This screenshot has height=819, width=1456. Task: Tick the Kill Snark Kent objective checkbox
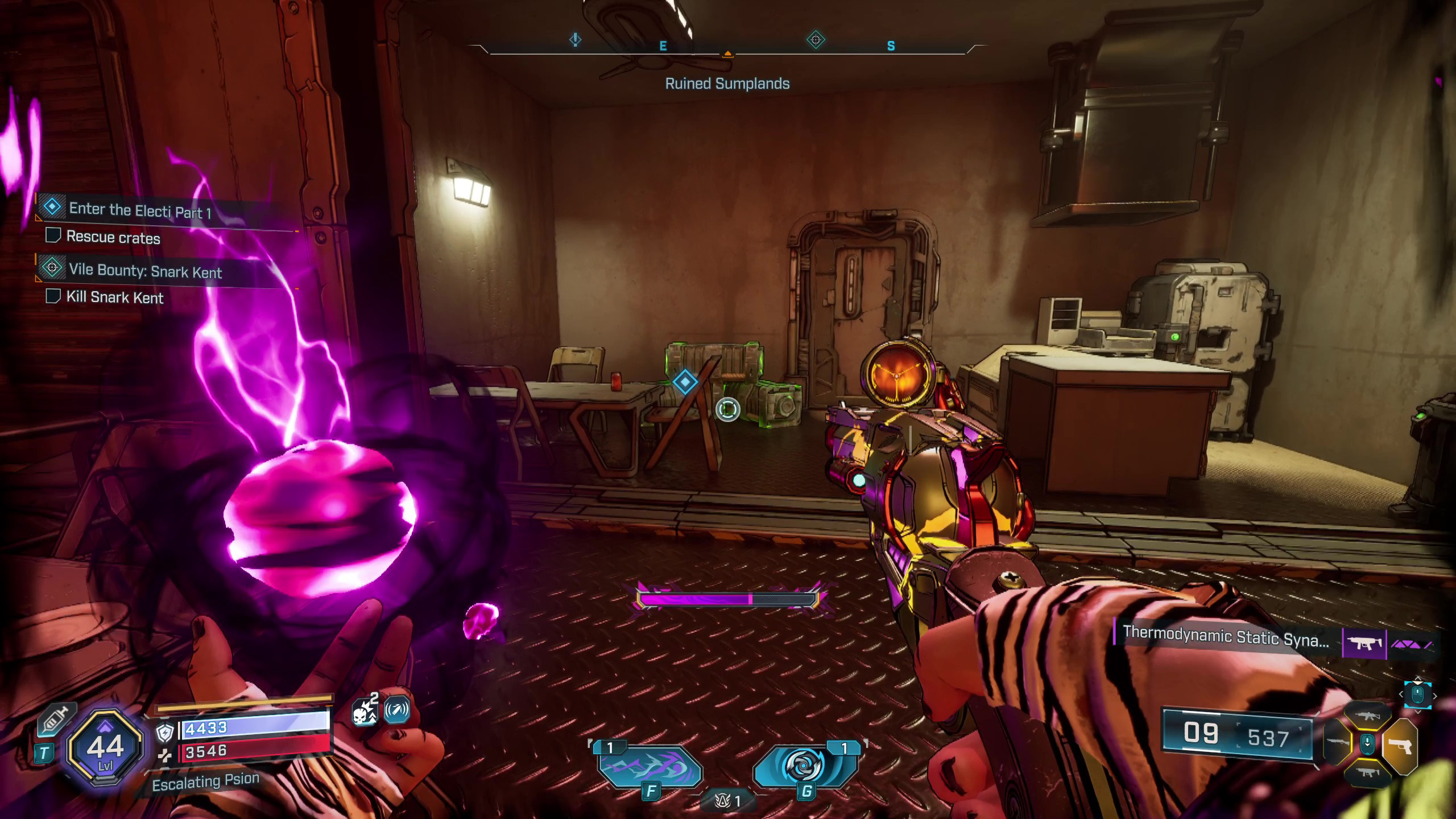(x=53, y=296)
